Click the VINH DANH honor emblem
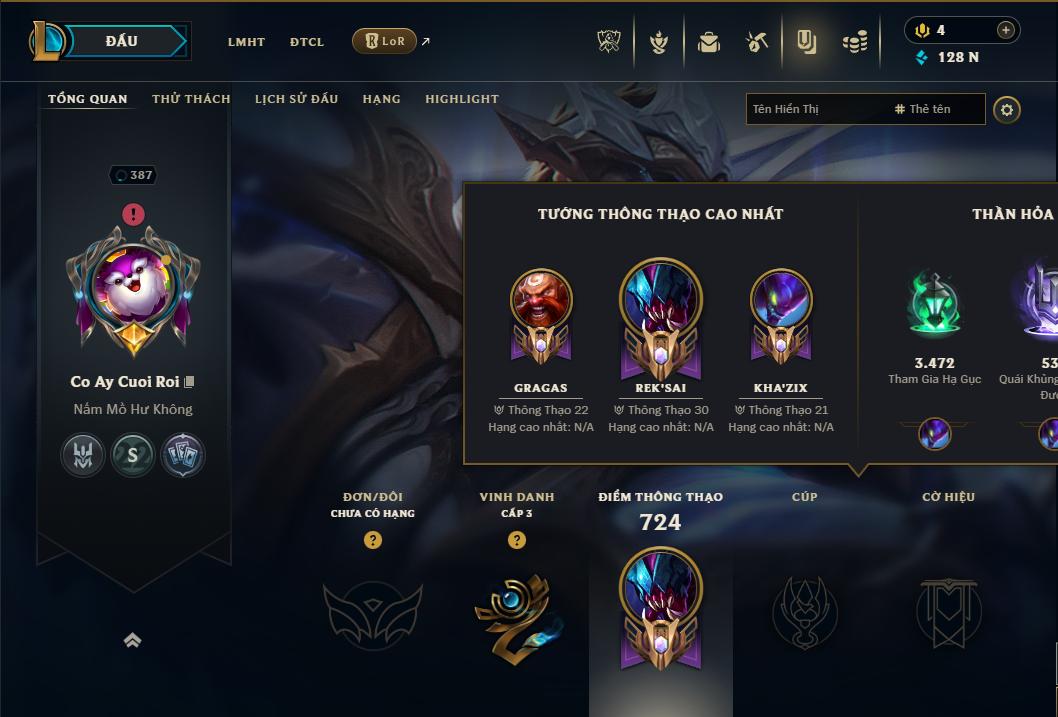Image resolution: width=1058 pixels, height=717 pixels. 516,611
